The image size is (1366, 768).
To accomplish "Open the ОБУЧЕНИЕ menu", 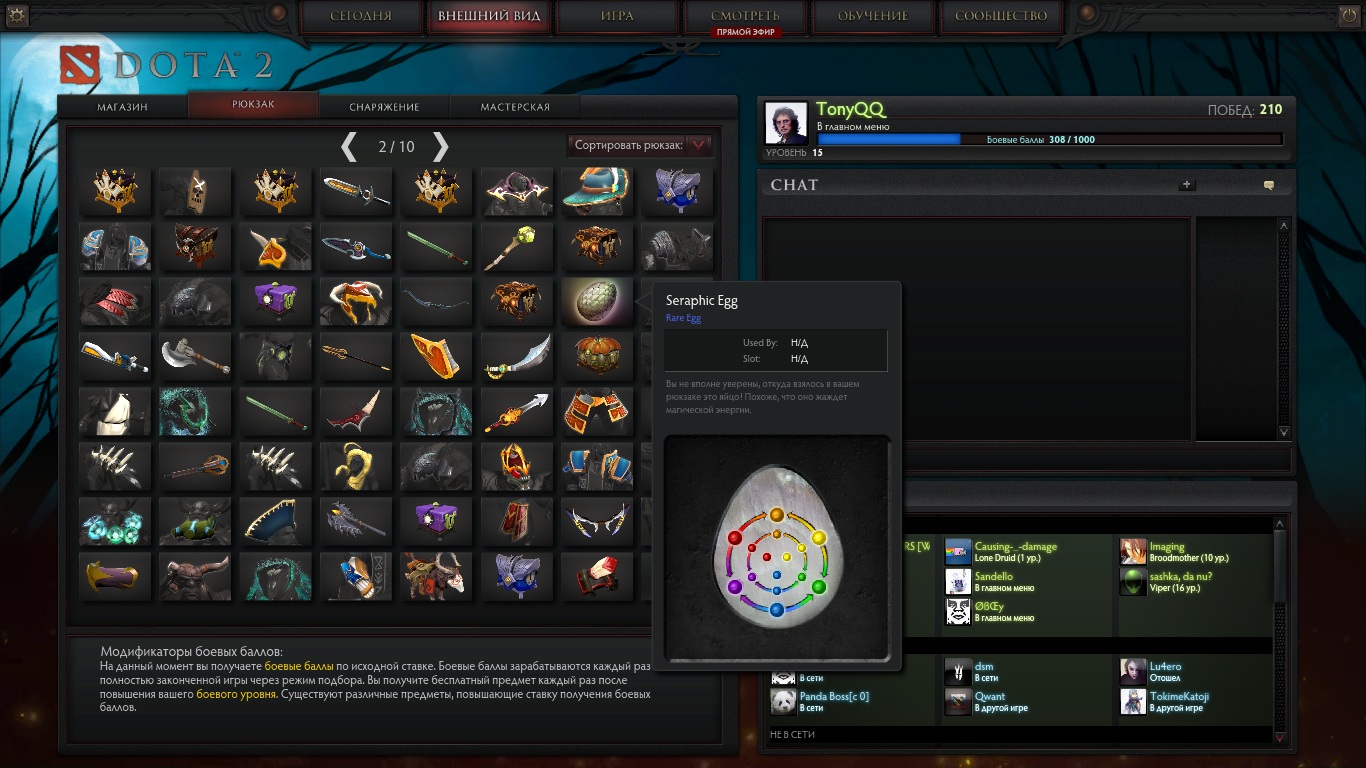I will 873,16.
